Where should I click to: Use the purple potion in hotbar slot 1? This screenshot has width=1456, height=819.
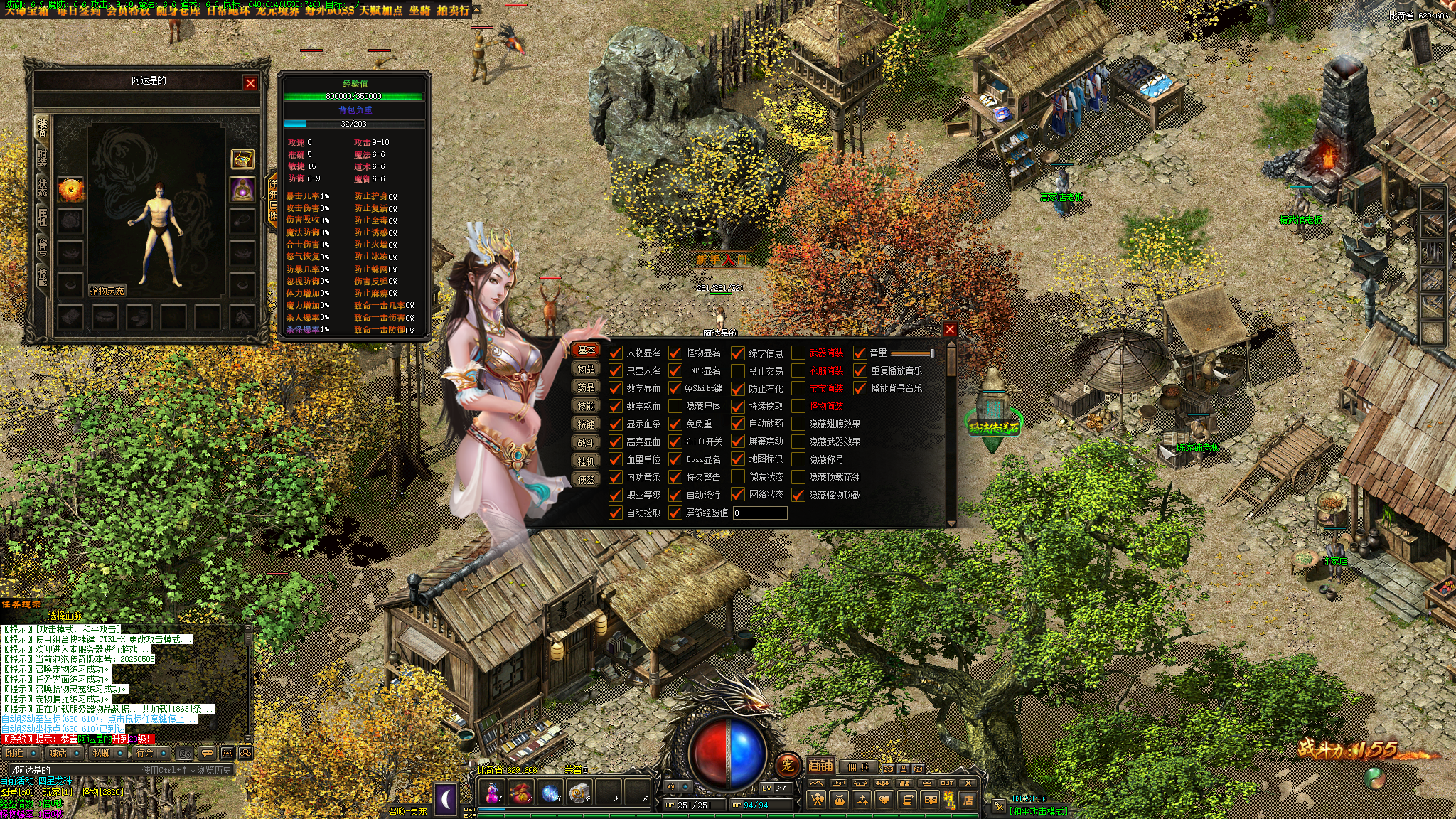tap(491, 792)
